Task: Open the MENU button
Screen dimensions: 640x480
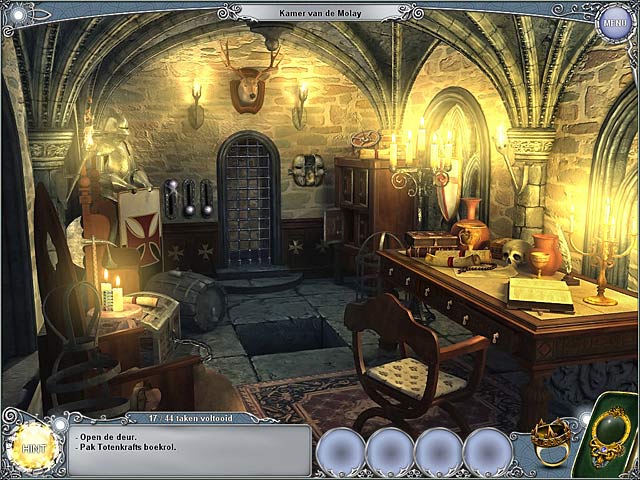Action: coord(614,23)
